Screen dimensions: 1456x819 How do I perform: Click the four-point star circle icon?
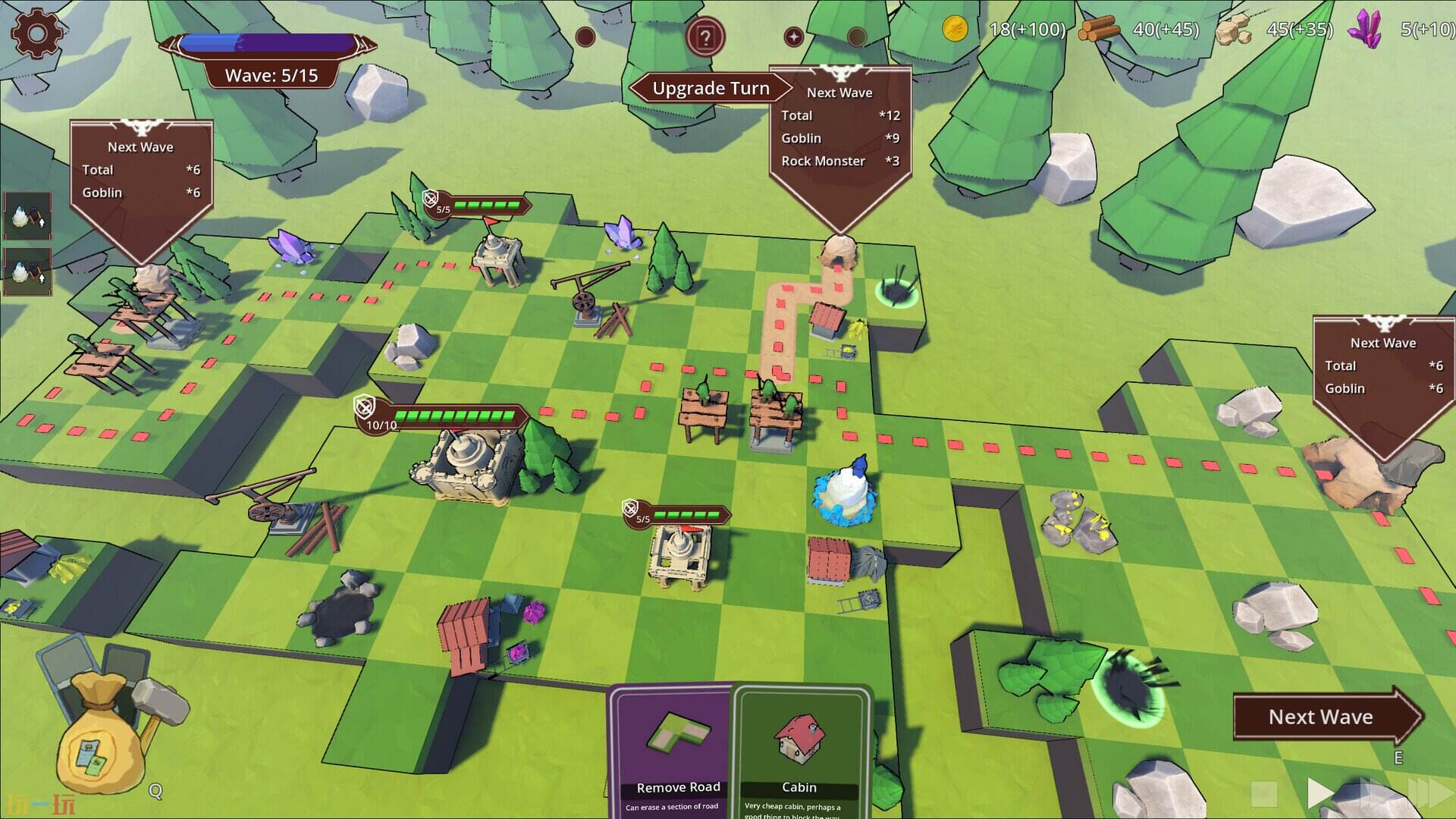pos(793,36)
